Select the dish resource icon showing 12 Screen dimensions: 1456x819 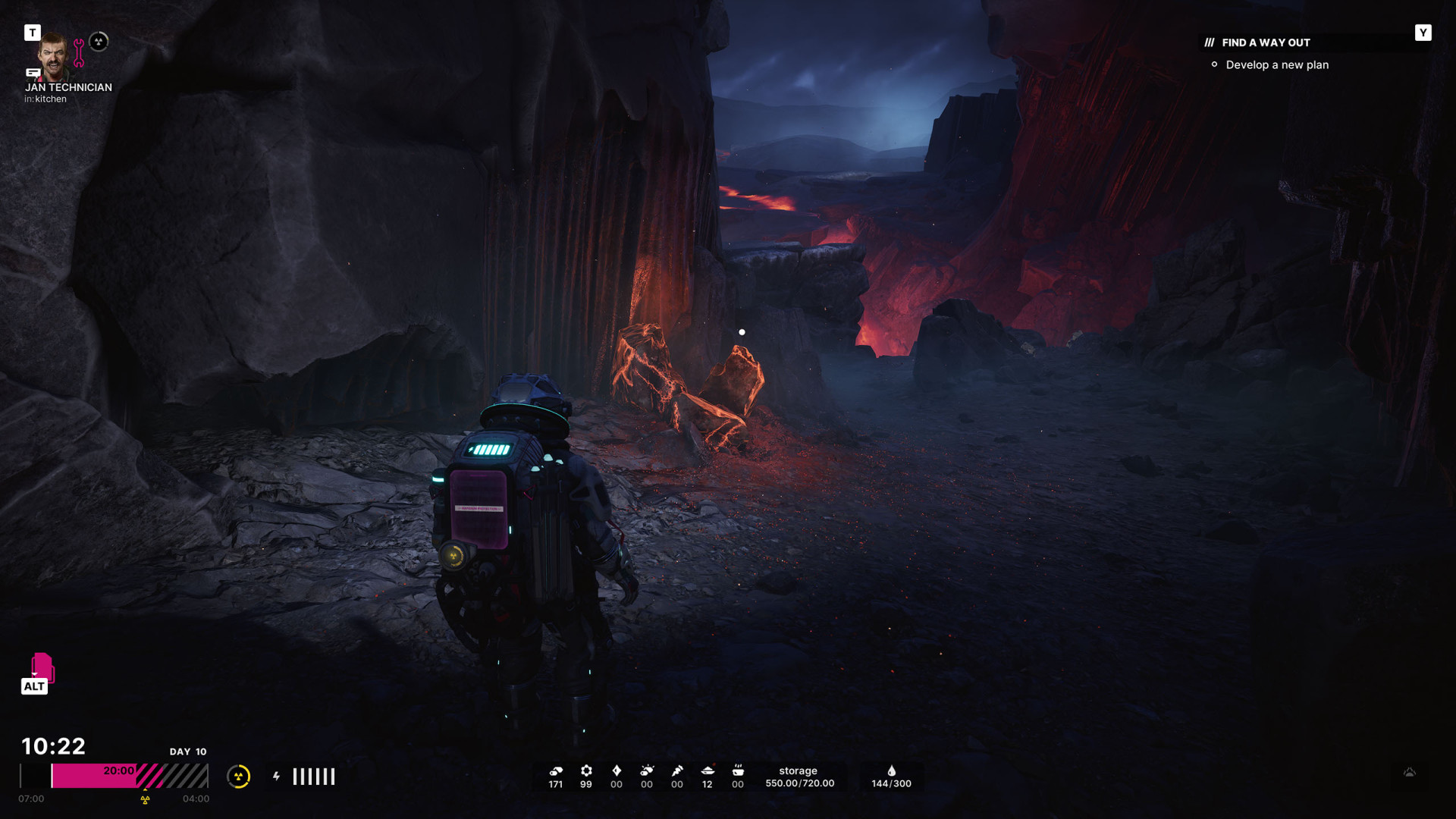point(708,771)
